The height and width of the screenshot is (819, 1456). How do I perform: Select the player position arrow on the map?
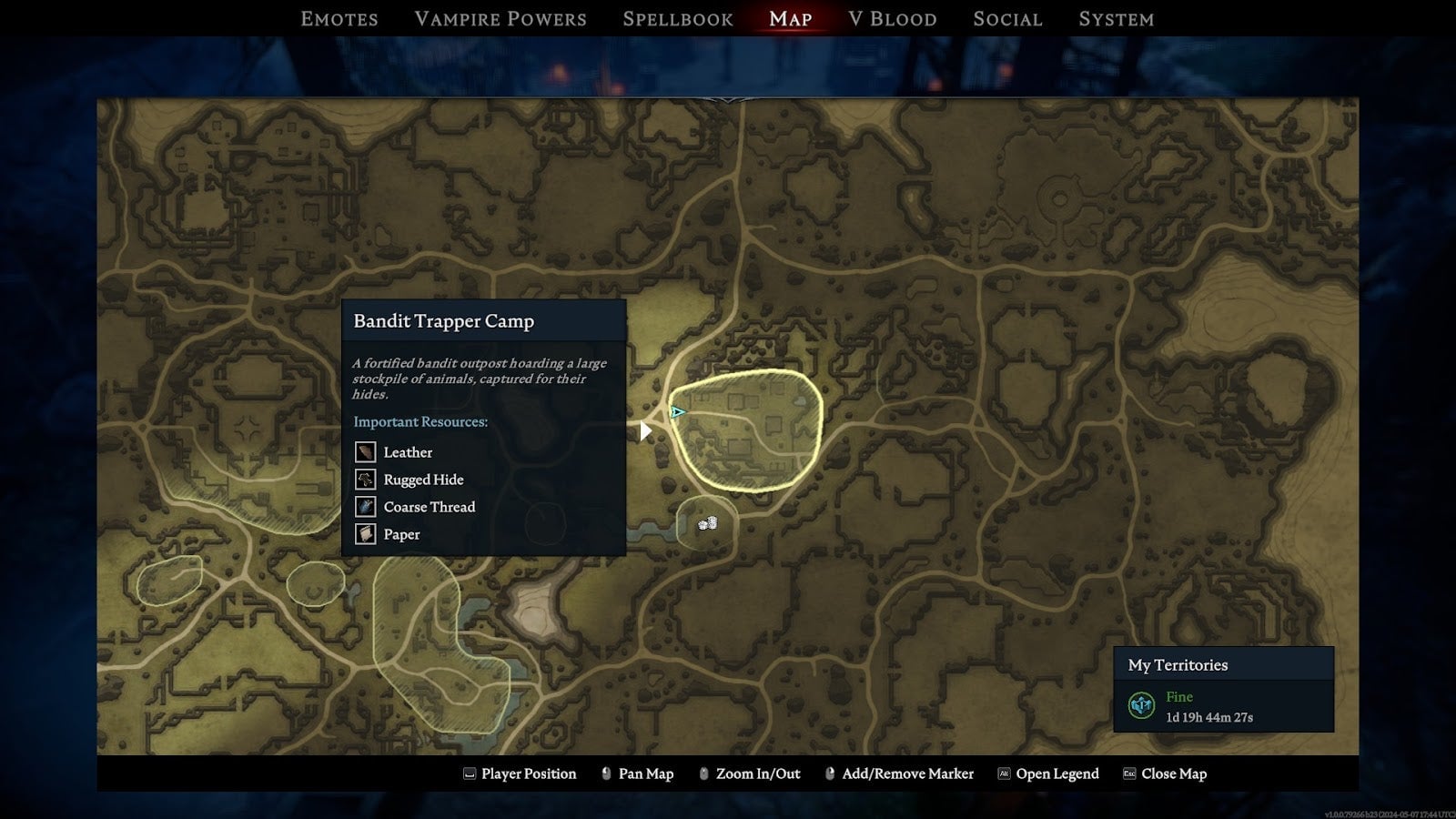point(677,412)
